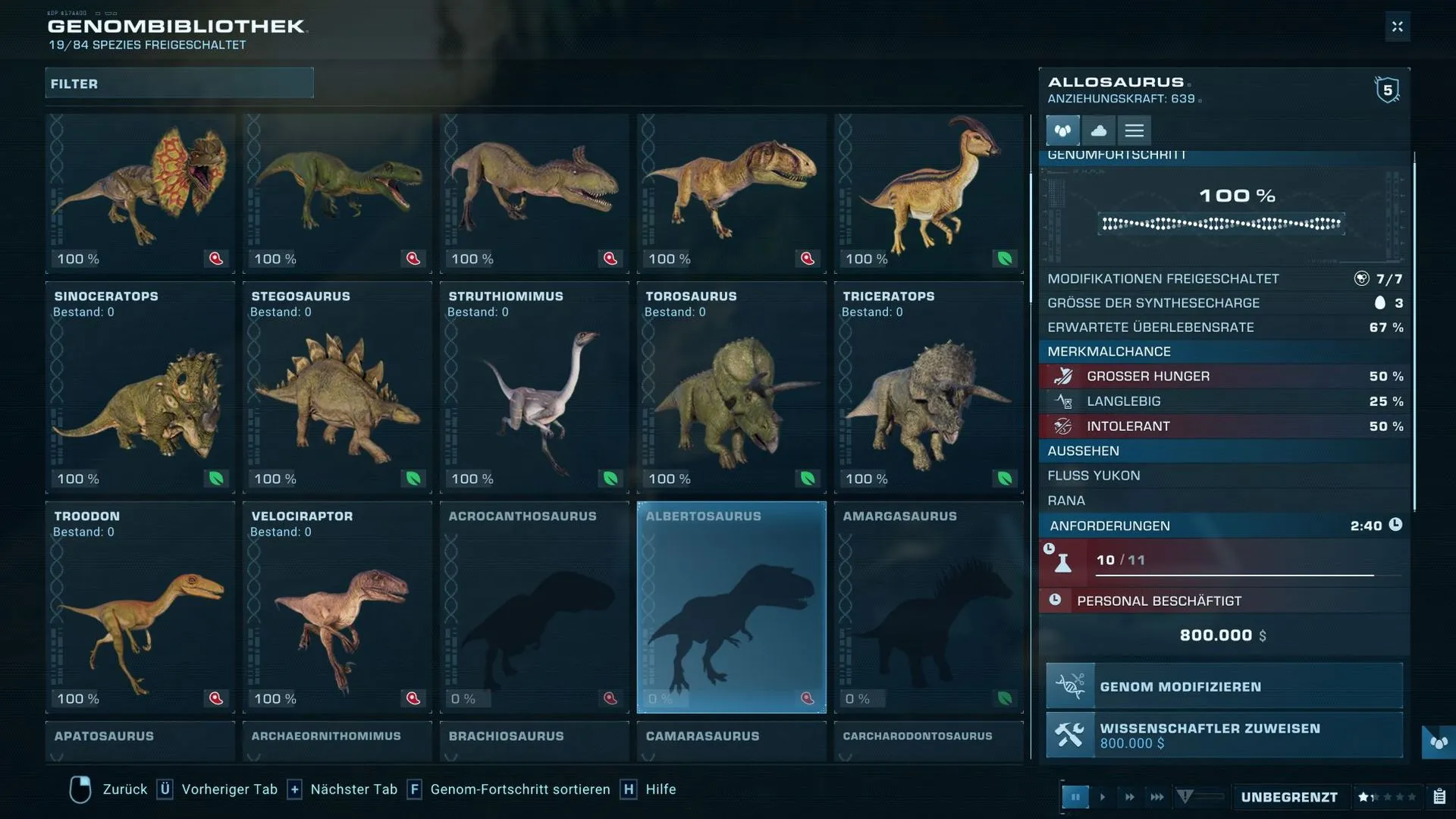Click Genom Modifizieren button

point(1224,686)
